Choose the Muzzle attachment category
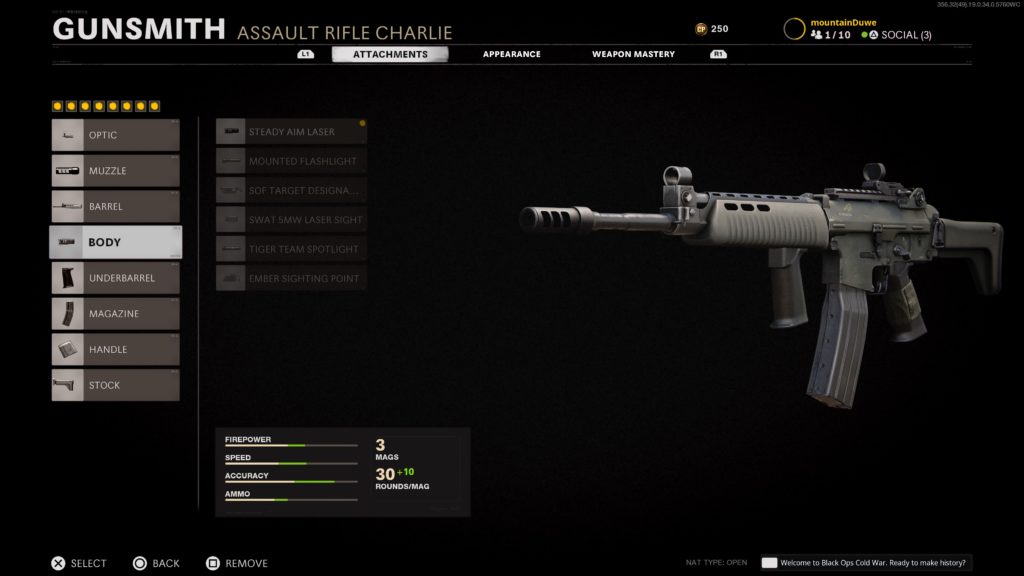 point(116,171)
